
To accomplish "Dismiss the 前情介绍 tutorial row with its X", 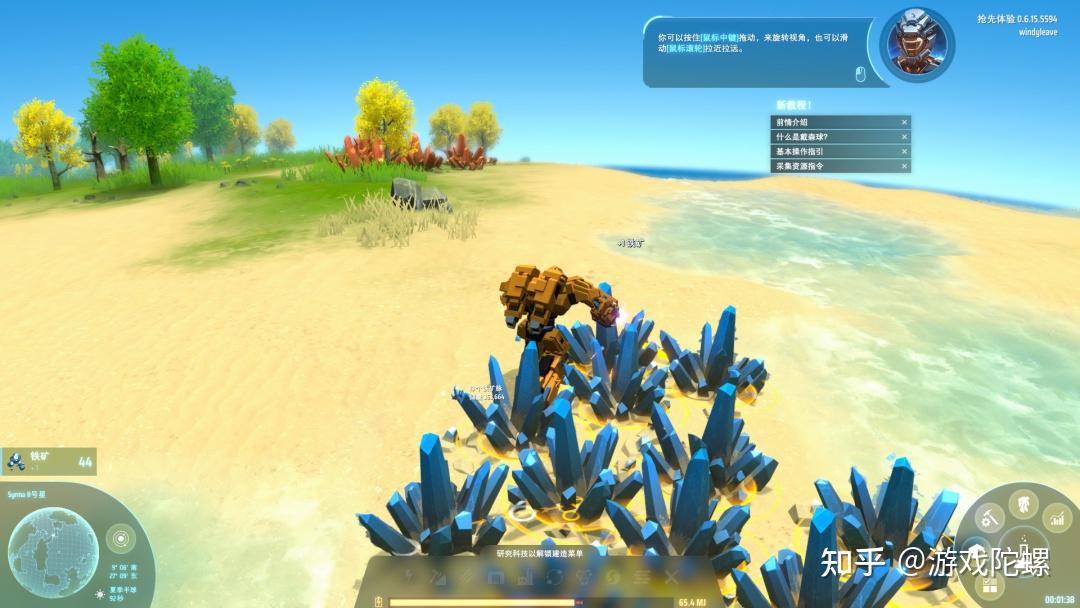I will coord(904,122).
